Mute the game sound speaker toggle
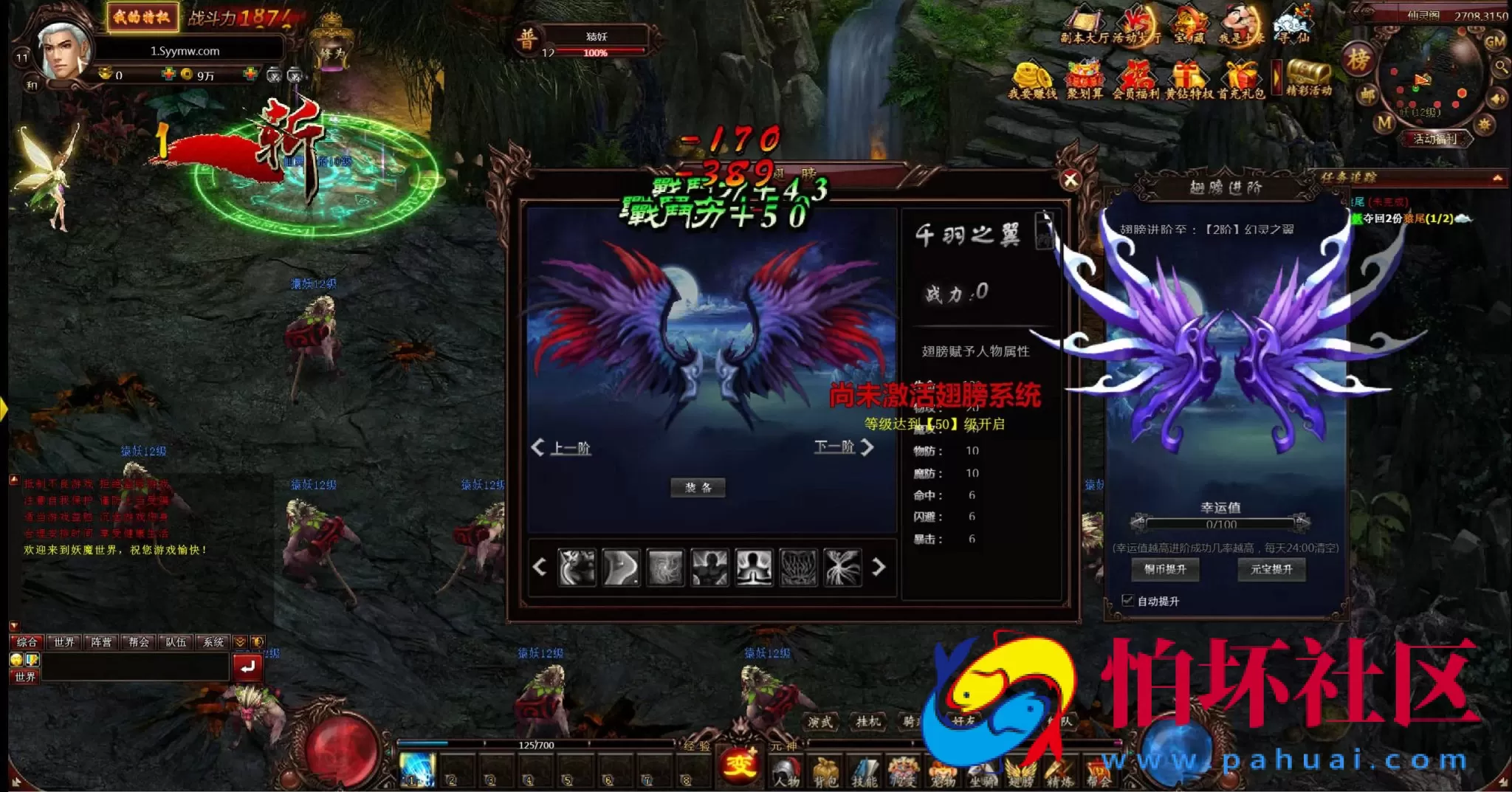This screenshot has height=792, width=1512. (1496, 98)
